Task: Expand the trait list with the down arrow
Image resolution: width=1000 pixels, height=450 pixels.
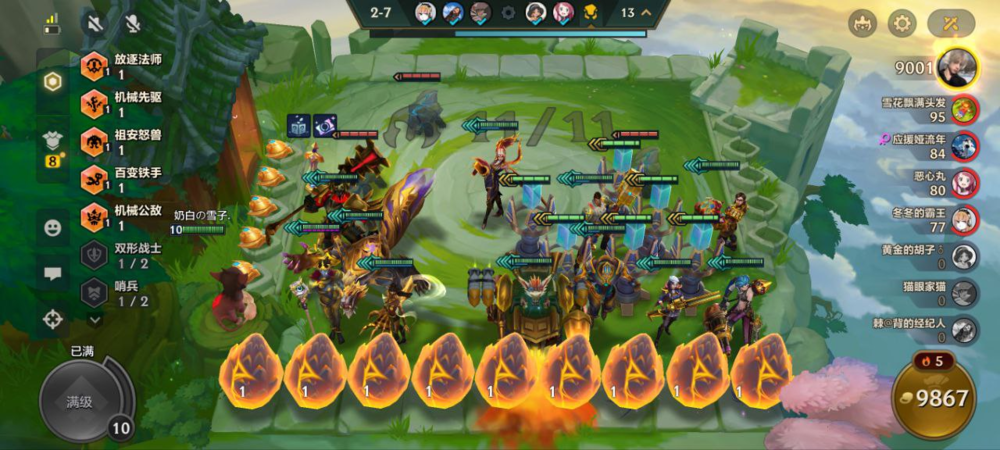Action: click(95, 320)
